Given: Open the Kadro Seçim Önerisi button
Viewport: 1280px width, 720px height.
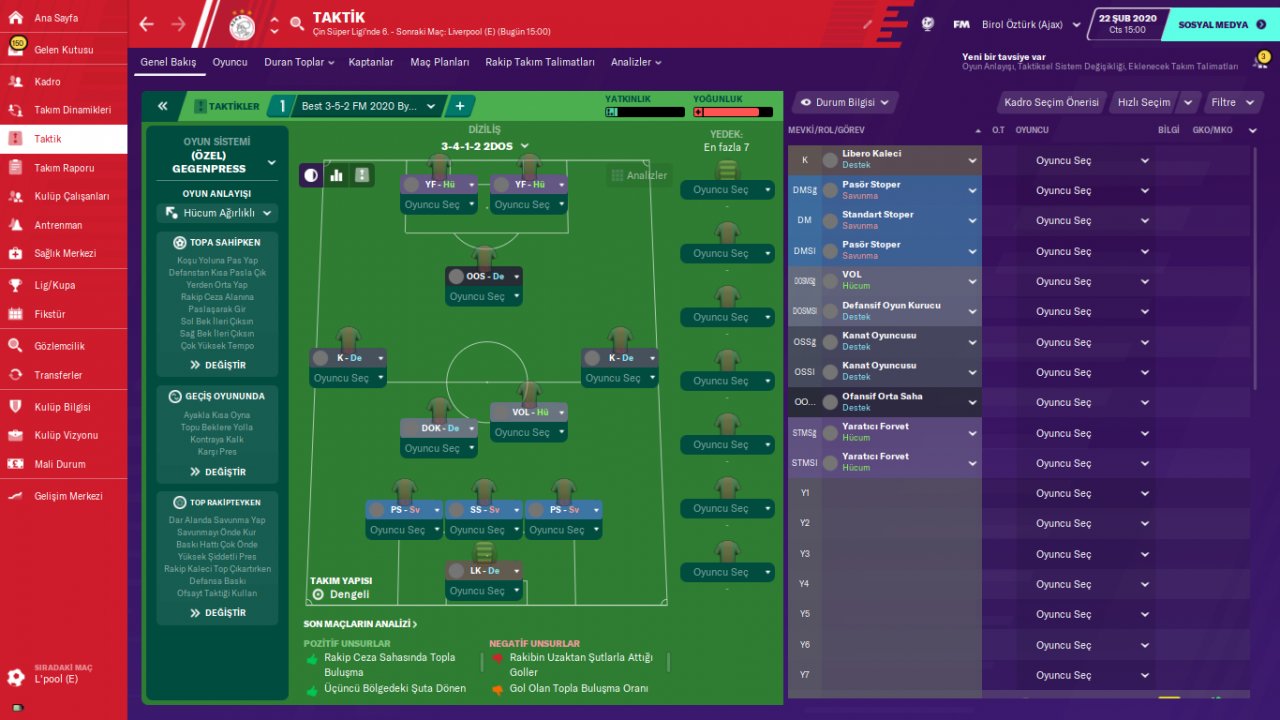Looking at the screenshot, I should coord(1051,102).
